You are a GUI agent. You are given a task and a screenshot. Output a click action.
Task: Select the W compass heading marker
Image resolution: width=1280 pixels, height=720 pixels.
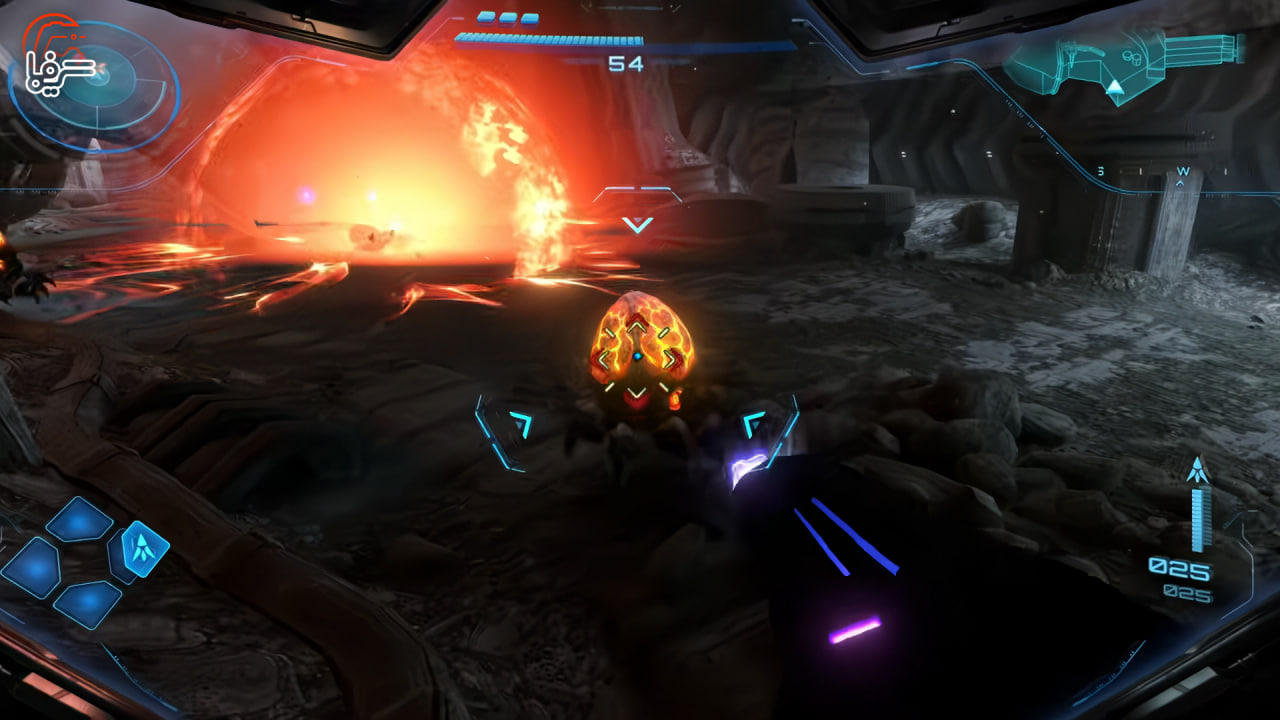[x=1183, y=170]
